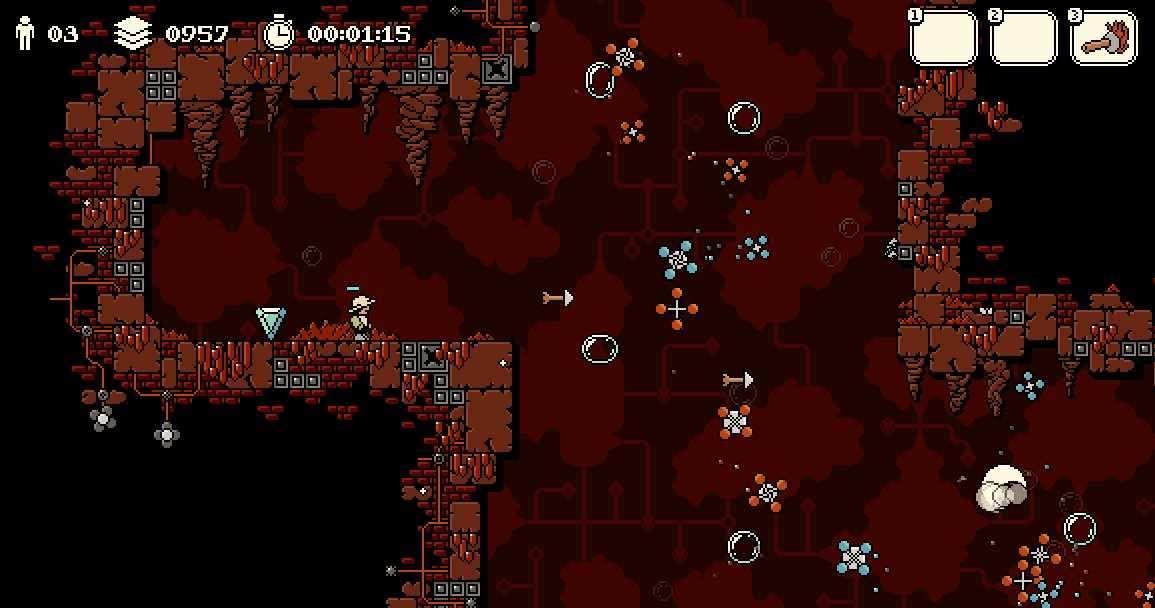The height and width of the screenshot is (608, 1155).
Task: Select the torch in item slot 3
Action: click(1104, 39)
